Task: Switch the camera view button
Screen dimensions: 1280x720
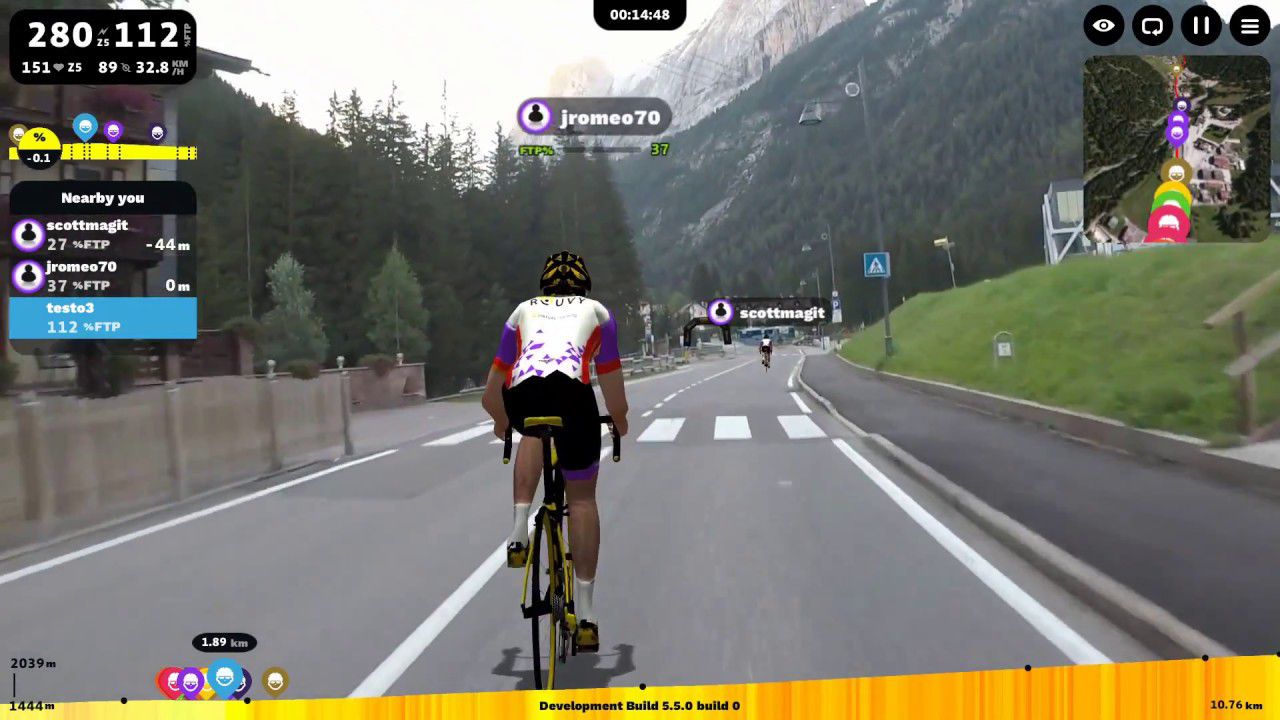Action: [x=1153, y=26]
